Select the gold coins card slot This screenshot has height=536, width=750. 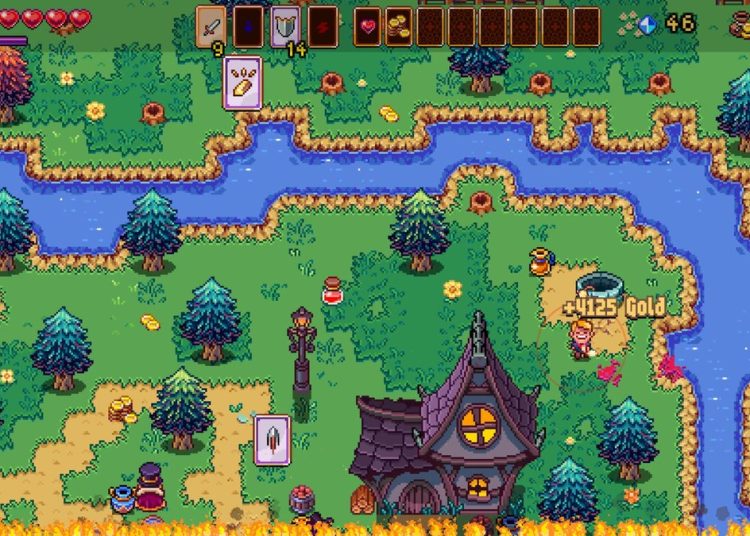(399, 26)
